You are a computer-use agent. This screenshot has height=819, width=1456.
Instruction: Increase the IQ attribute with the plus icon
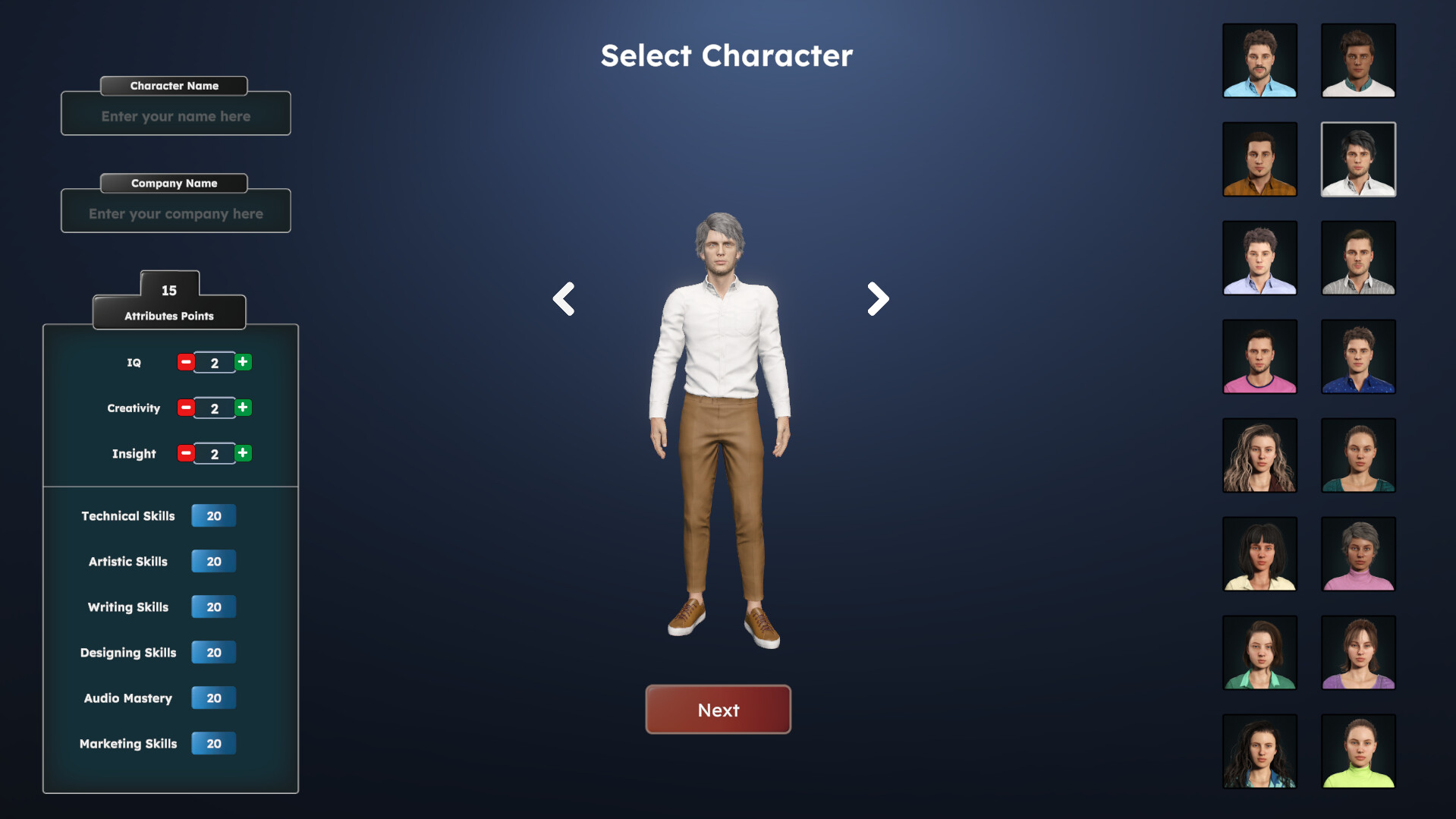click(242, 362)
